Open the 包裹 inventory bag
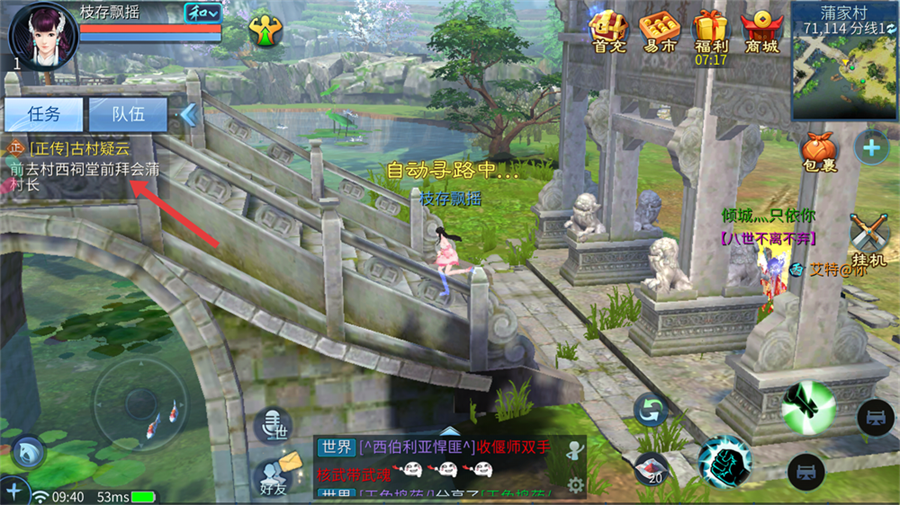The height and width of the screenshot is (505, 900). pos(818,154)
